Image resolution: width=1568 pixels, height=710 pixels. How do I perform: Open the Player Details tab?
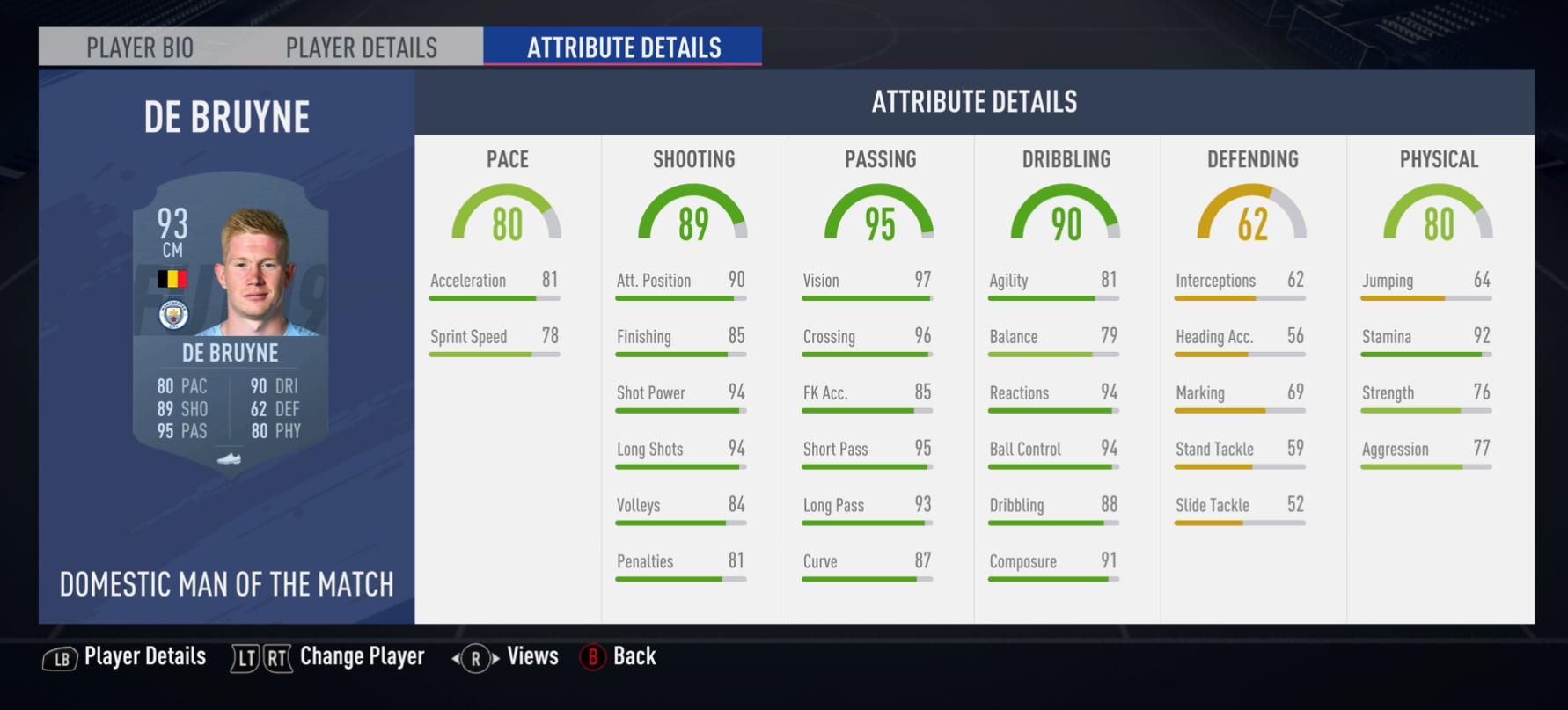361,48
